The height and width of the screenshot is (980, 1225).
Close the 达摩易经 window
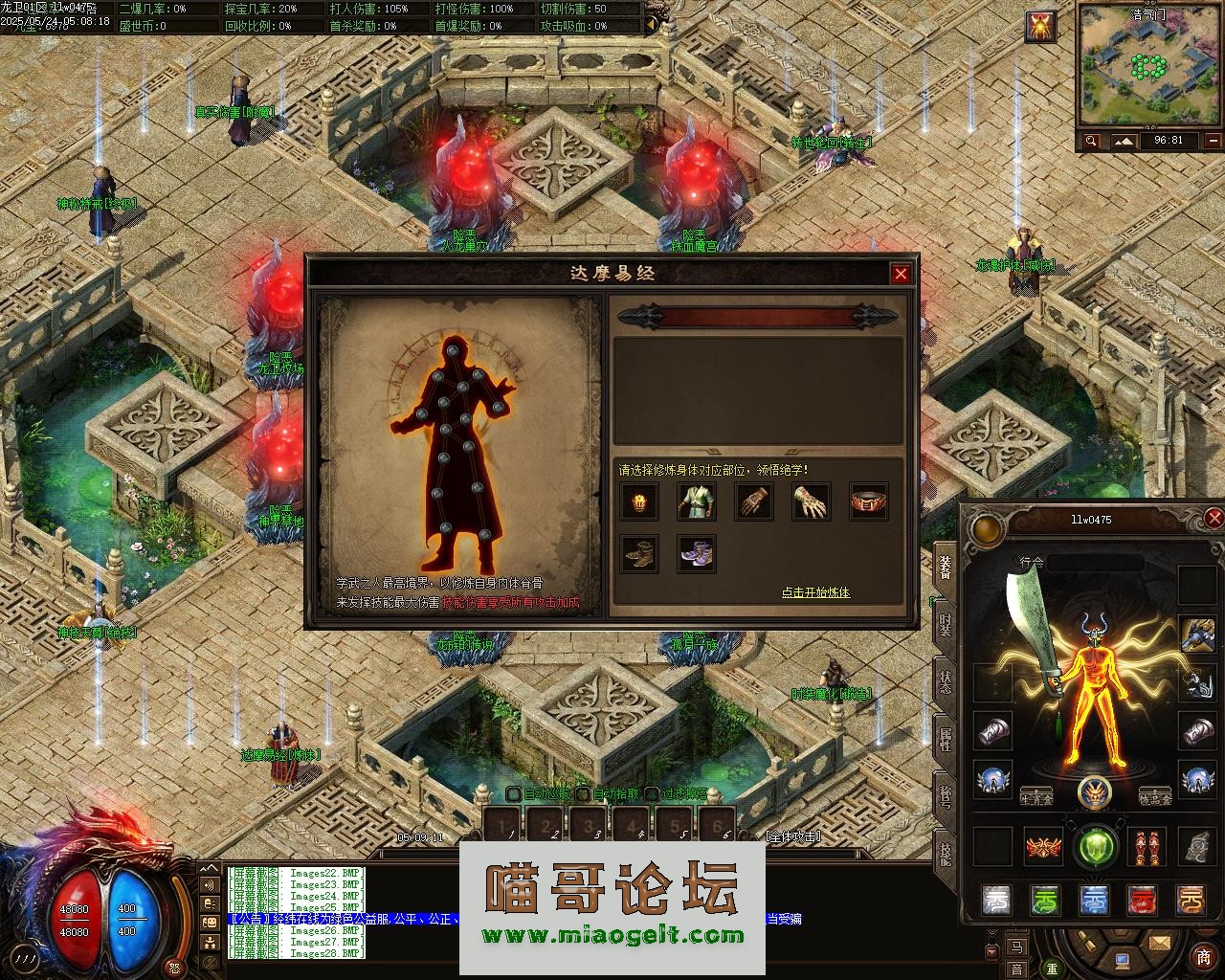(901, 275)
